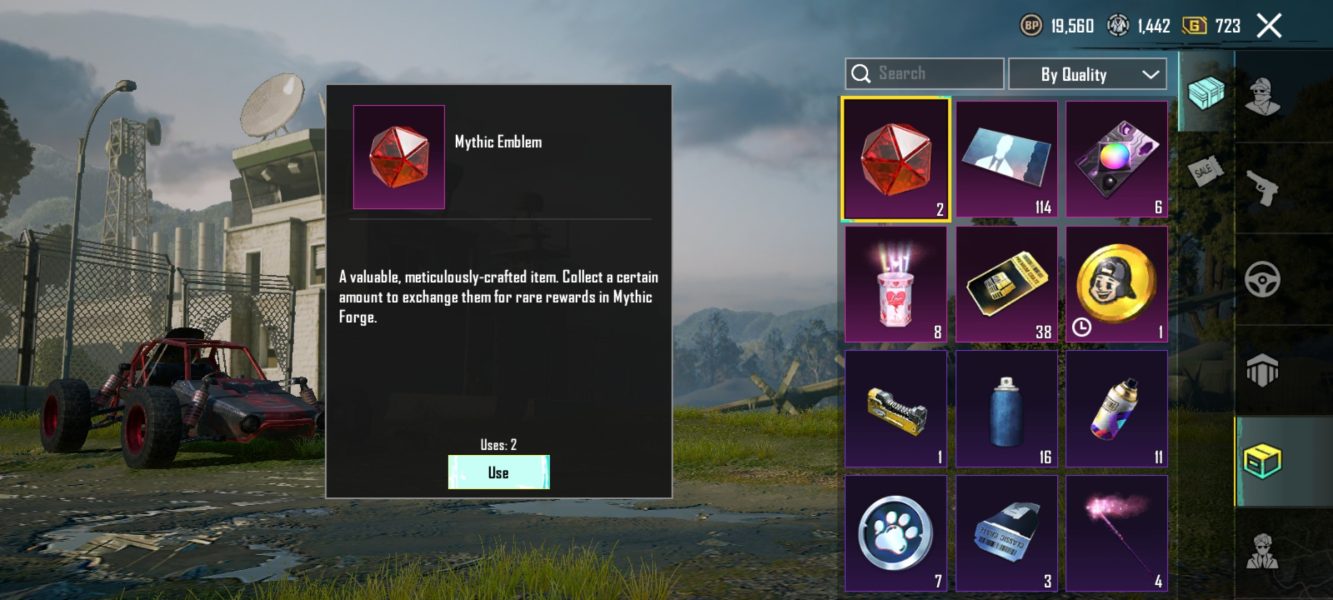
Task: Close the inventory screen
Action: click(x=1269, y=26)
